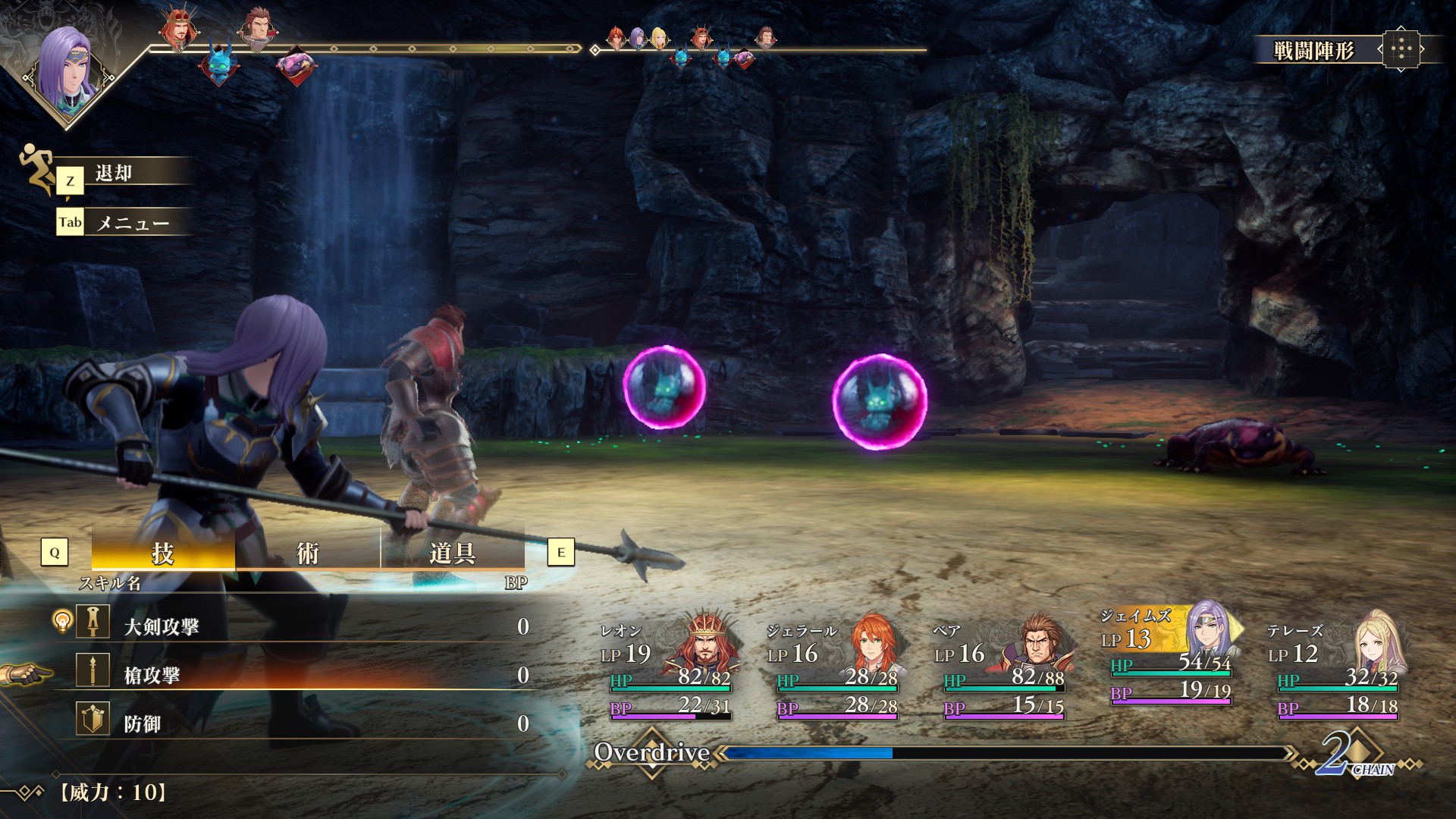Switch to the 技 skills tab
The height and width of the screenshot is (819, 1456).
(x=163, y=553)
